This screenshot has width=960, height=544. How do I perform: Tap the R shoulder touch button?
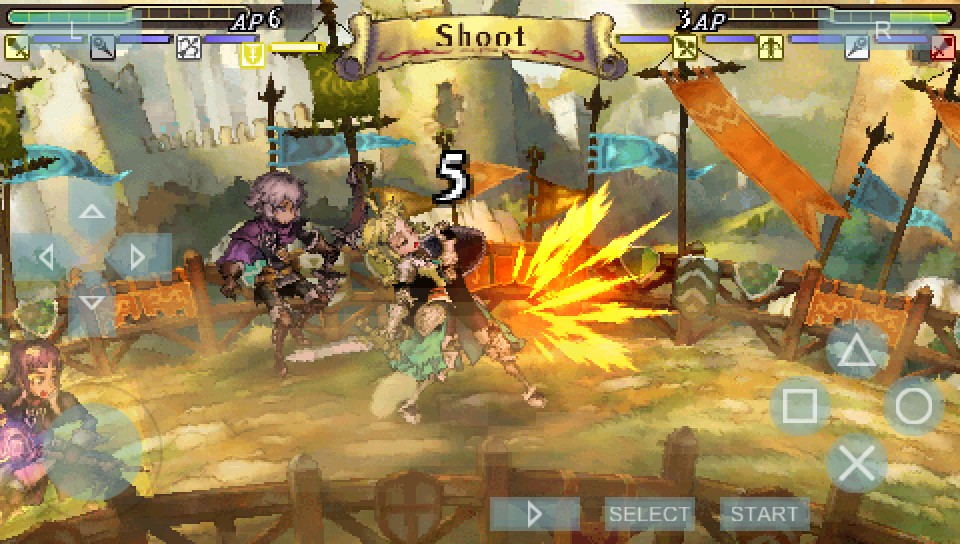(x=884, y=30)
